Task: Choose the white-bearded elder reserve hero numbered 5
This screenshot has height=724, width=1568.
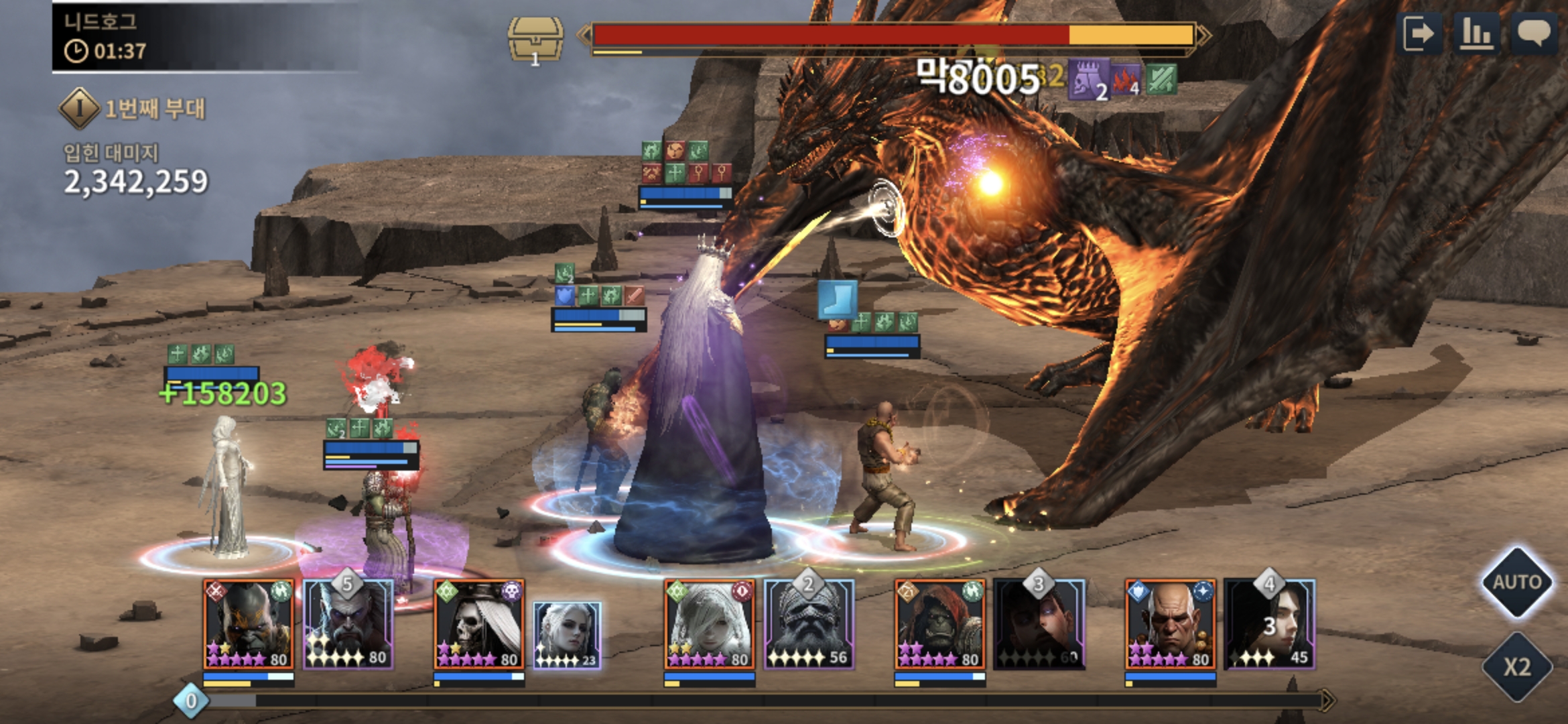Action: tap(348, 625)
